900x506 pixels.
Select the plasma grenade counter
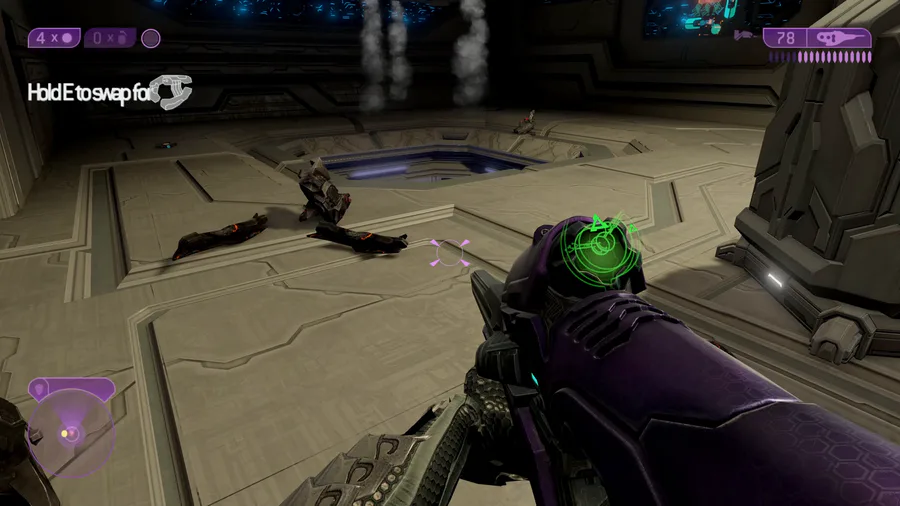coord(53,38)
